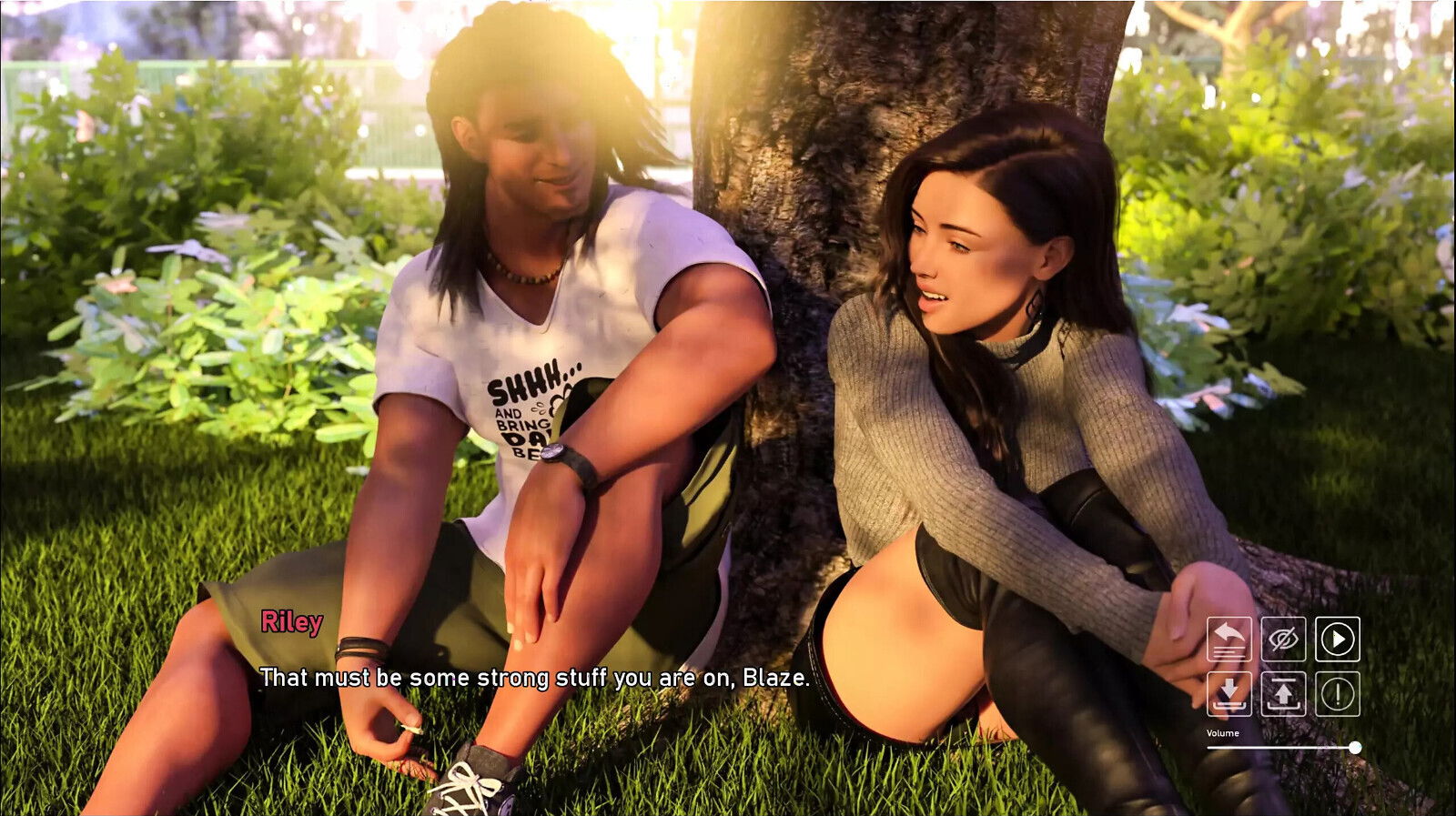Click the load icon with upward arrow
The image size is (1456, 816).
pyautogui.click(x=1283, y=693)
